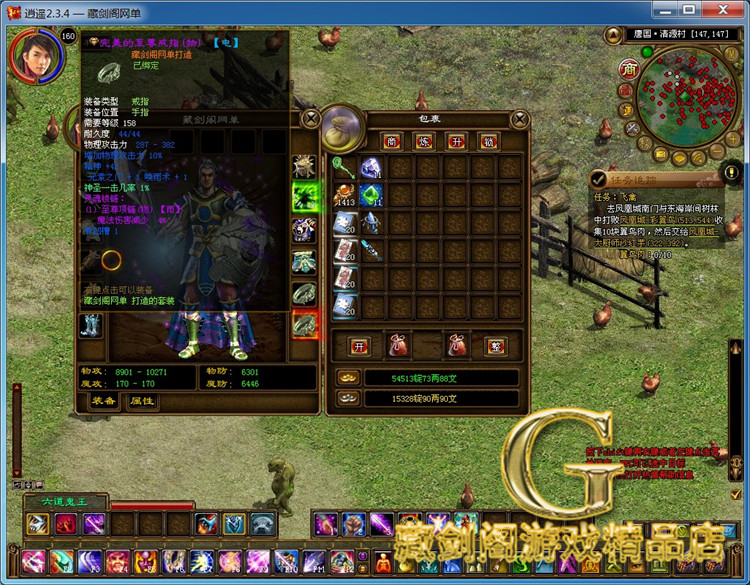Screen dimensions: 750x585
Task: Click the 整 sort button in the bag
Action: pos(494,346)
